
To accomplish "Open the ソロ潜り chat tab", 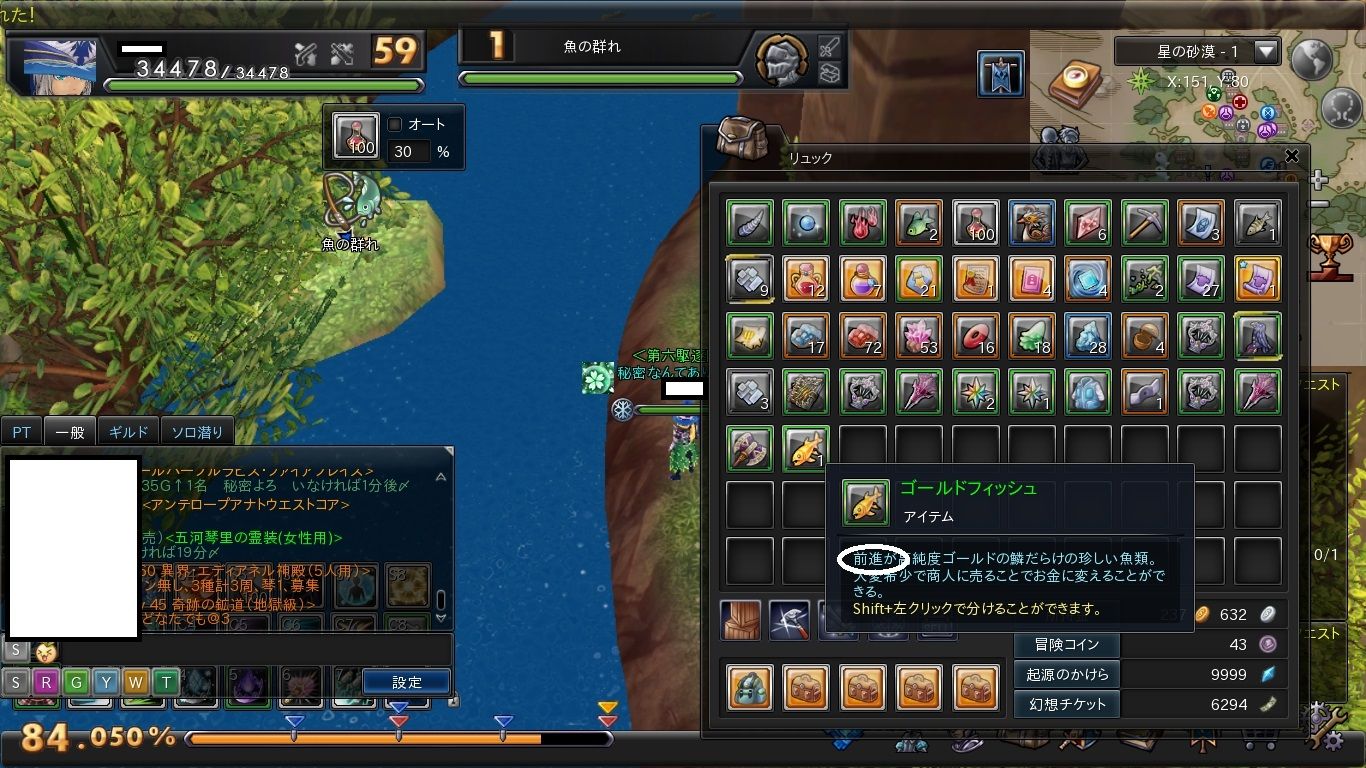I will (x=197, y=432).
